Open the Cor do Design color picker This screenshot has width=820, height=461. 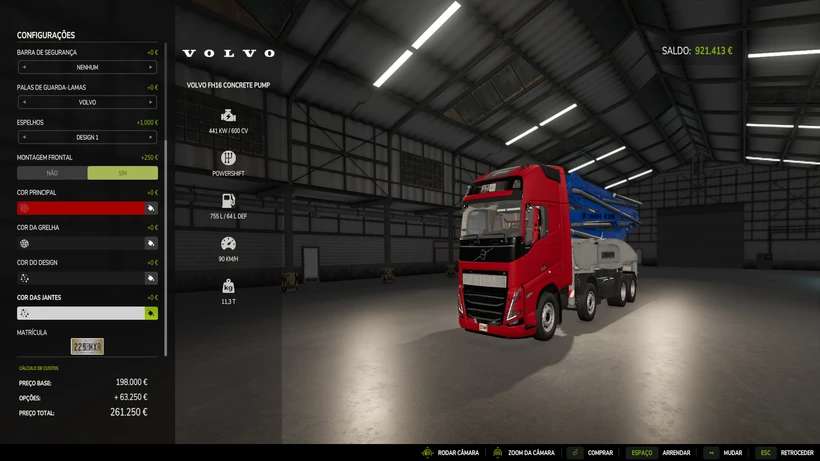(151, 278)
